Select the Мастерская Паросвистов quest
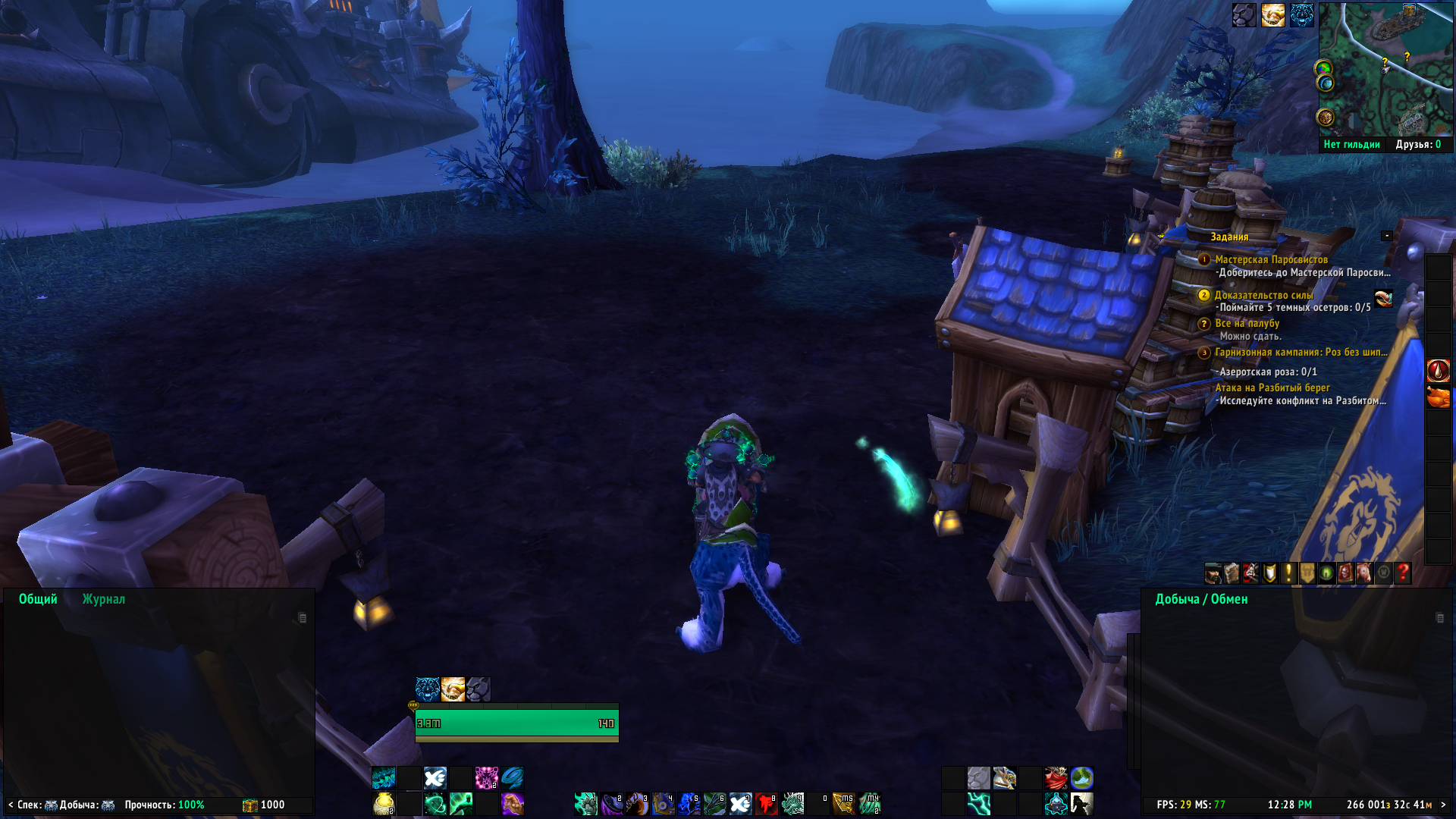 [x=1271, y=259]
